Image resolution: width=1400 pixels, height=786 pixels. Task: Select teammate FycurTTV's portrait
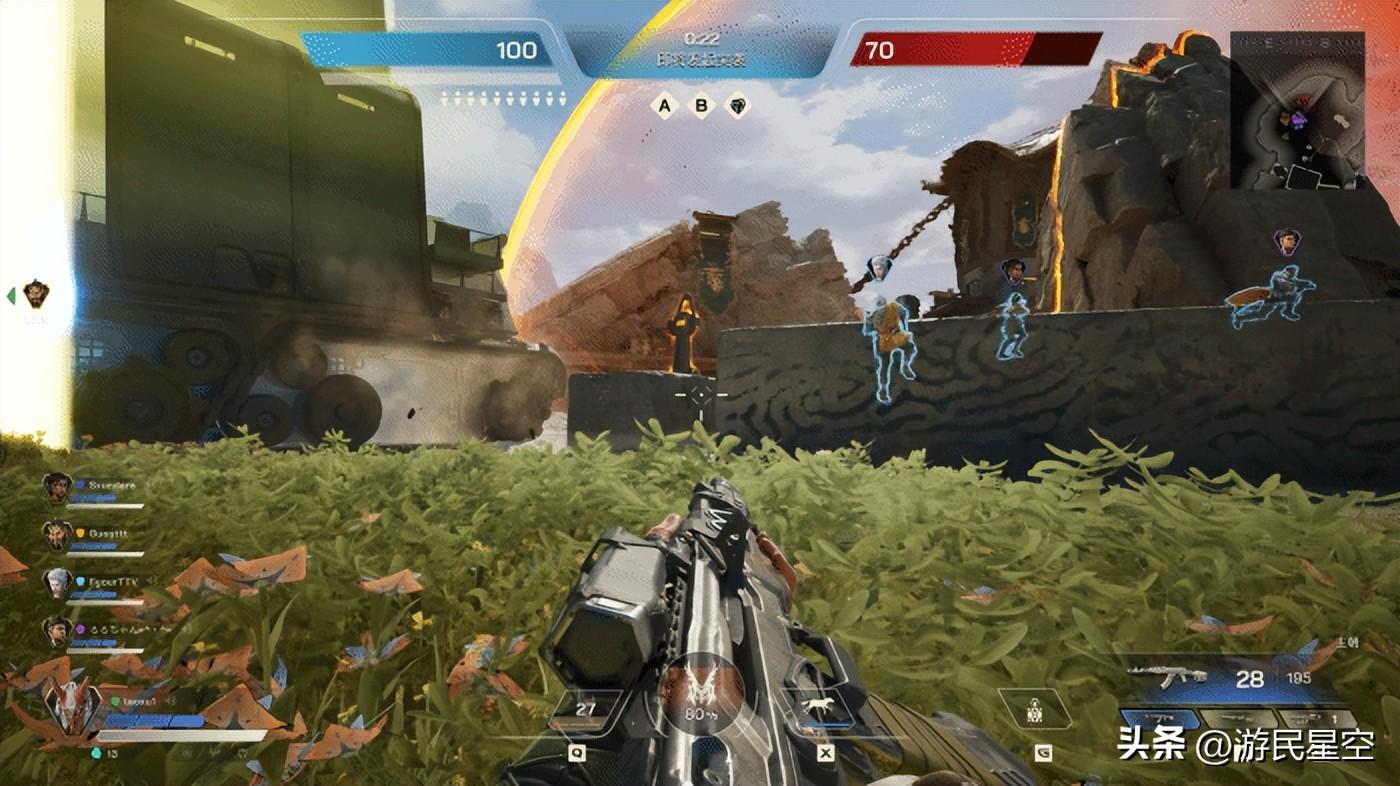click(58, 582)
